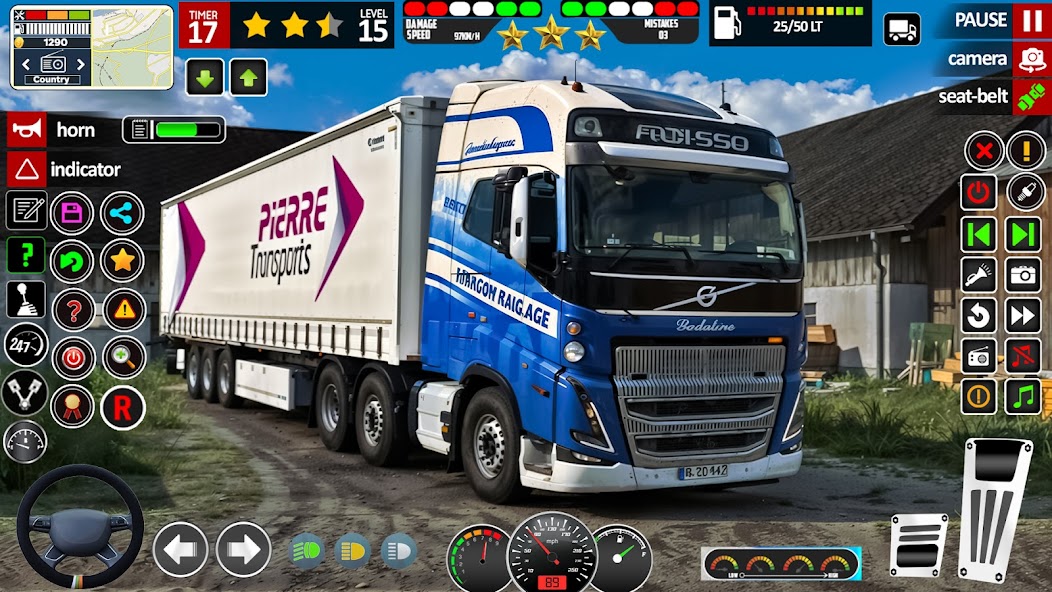
Task: Open the blue share icon
Action: coord(122,212)
